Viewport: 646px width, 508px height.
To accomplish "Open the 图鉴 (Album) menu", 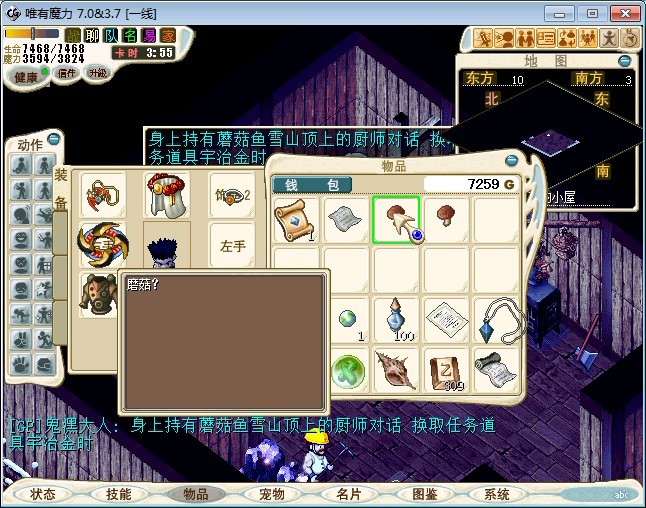I will [423, 494].
